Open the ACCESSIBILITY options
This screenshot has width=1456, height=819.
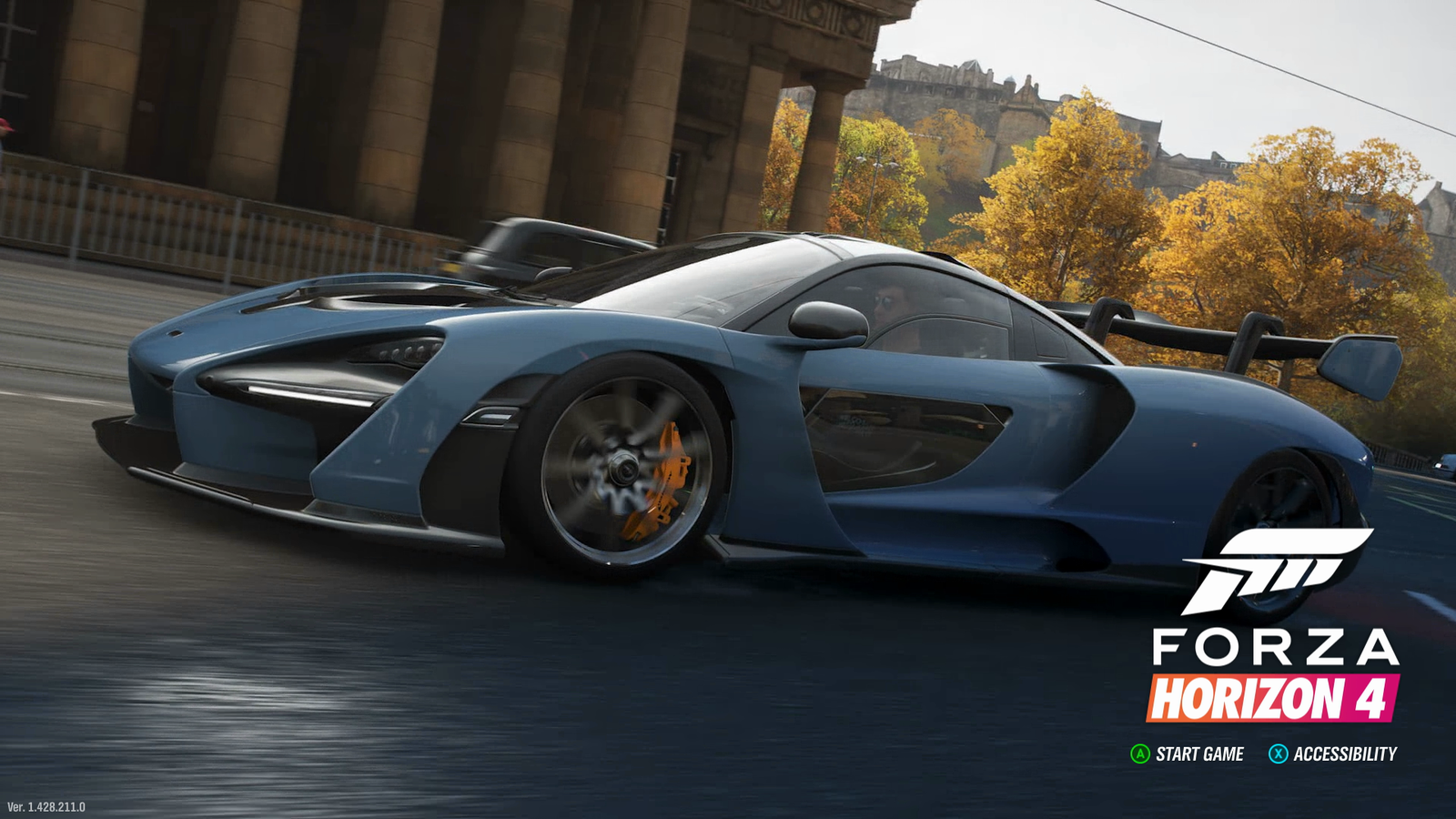coord(1345,753)
